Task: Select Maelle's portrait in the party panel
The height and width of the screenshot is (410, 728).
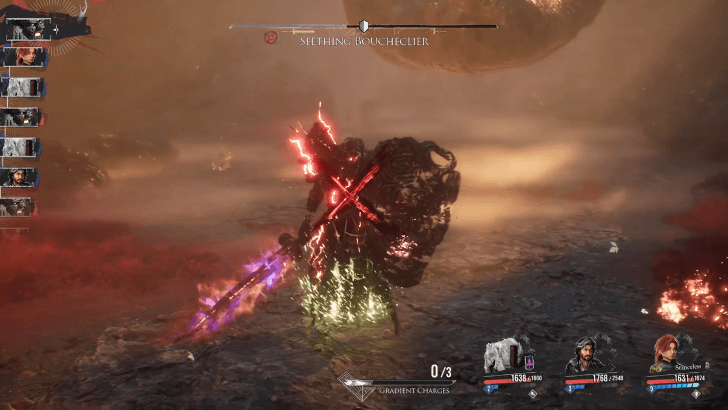Action: coord(666,353)
